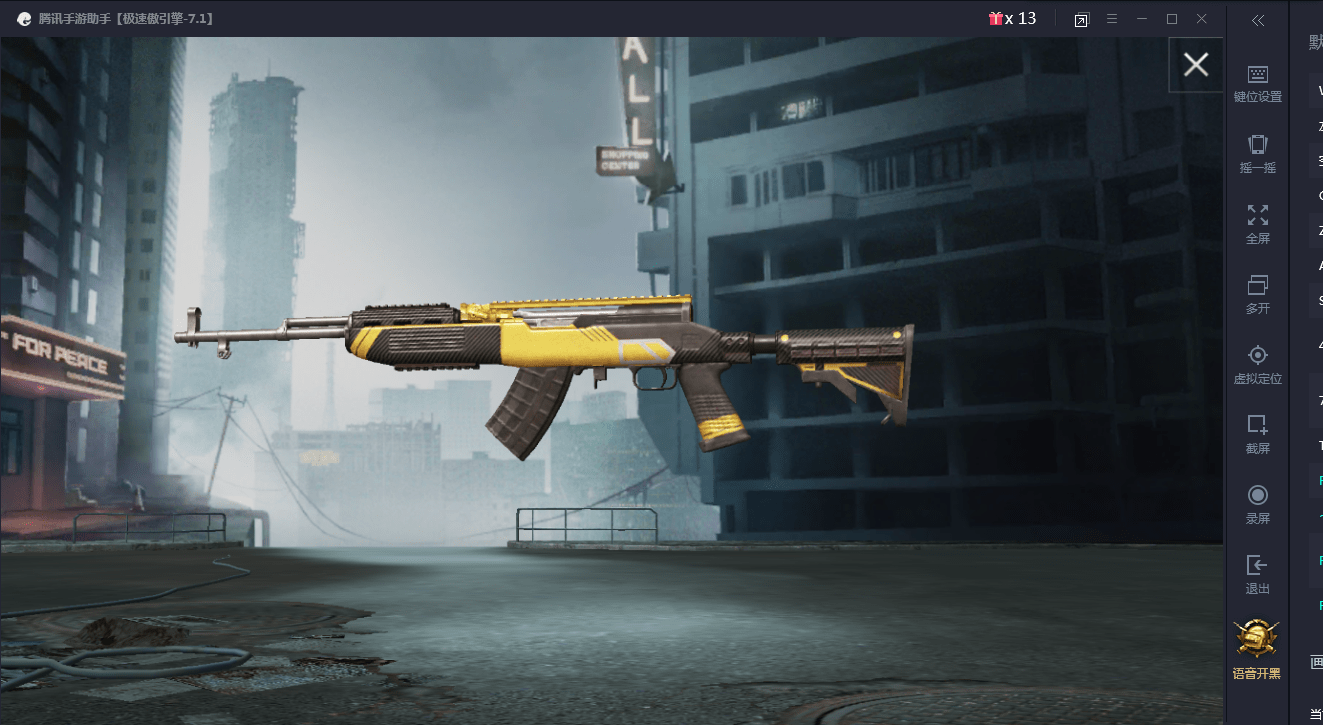Take a screenshot with the 截屏 button

coord(1257,434)
